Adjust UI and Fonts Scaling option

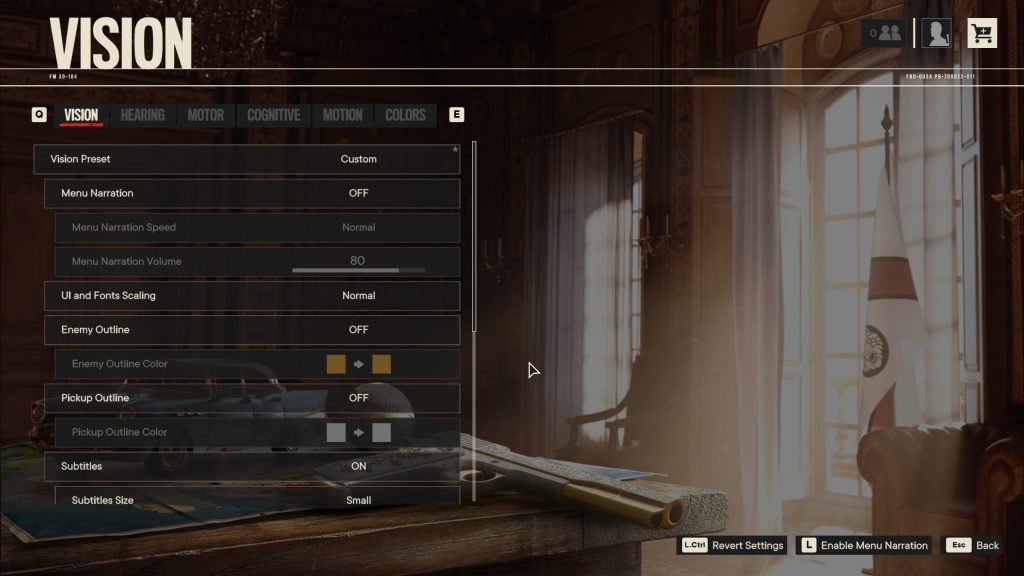[252, 296]
